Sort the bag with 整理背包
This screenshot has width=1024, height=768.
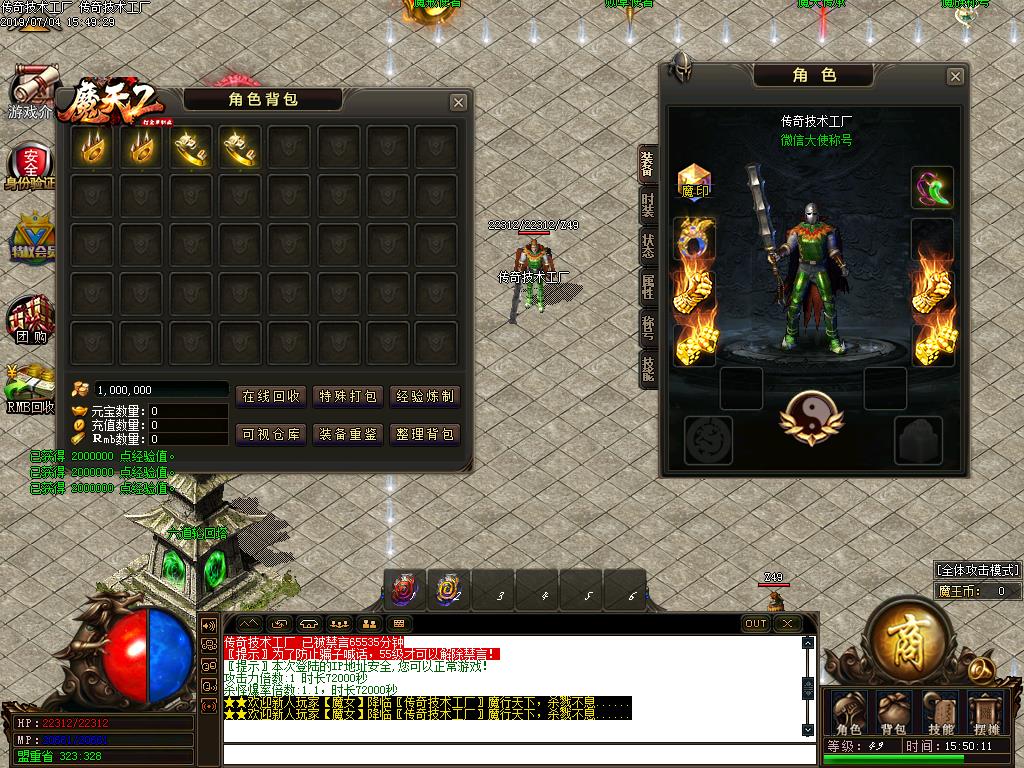click(x=425, y=434)
